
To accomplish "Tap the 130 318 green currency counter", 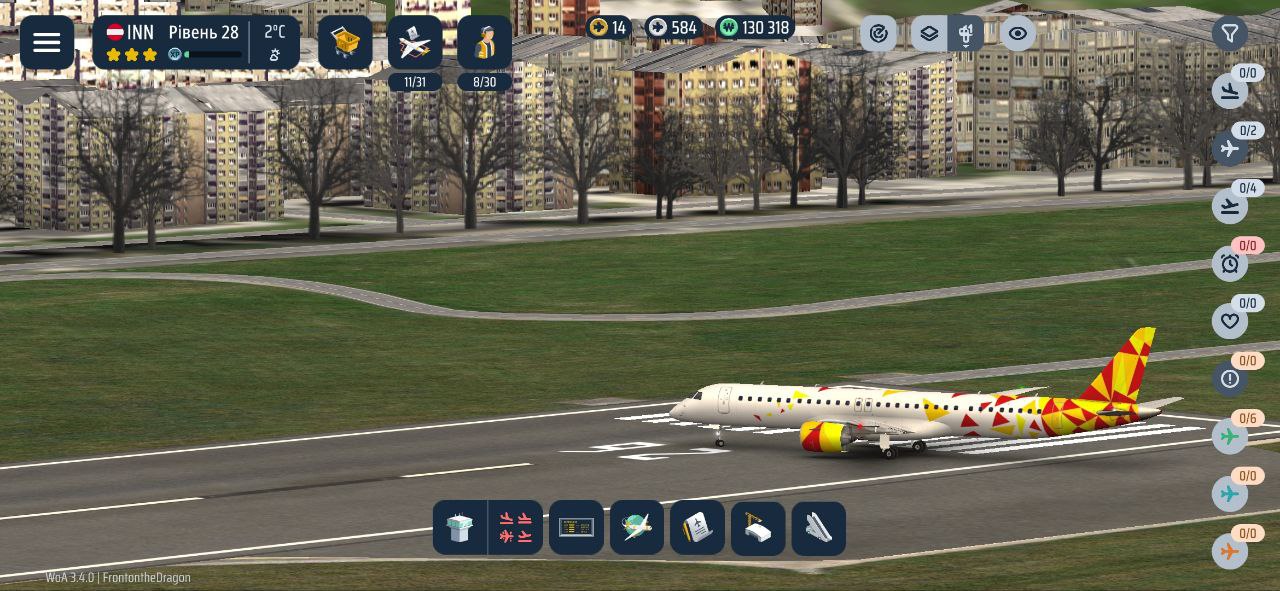I will coord(755,28).
